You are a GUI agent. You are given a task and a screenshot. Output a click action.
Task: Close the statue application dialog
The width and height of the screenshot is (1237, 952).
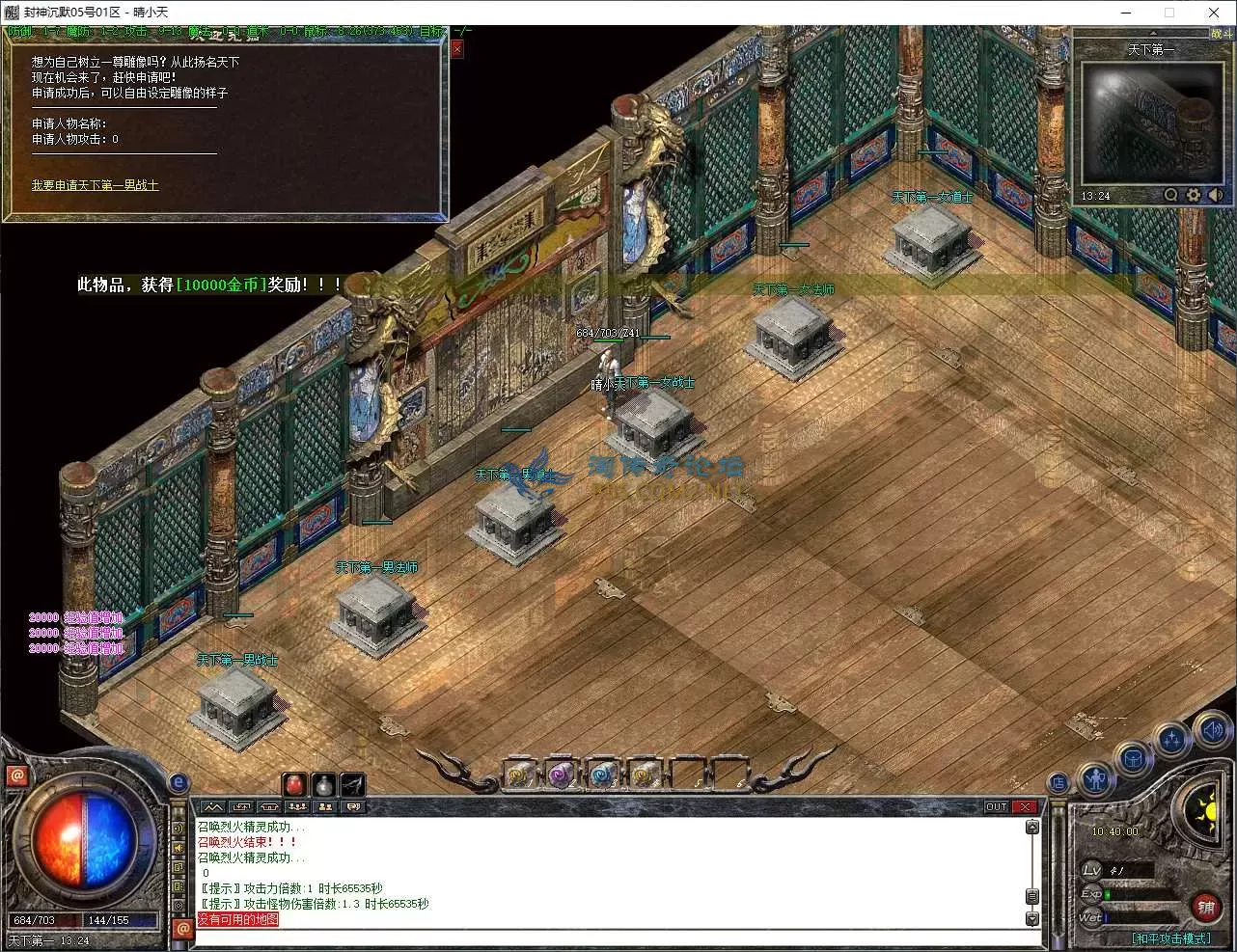coord(457,49)
